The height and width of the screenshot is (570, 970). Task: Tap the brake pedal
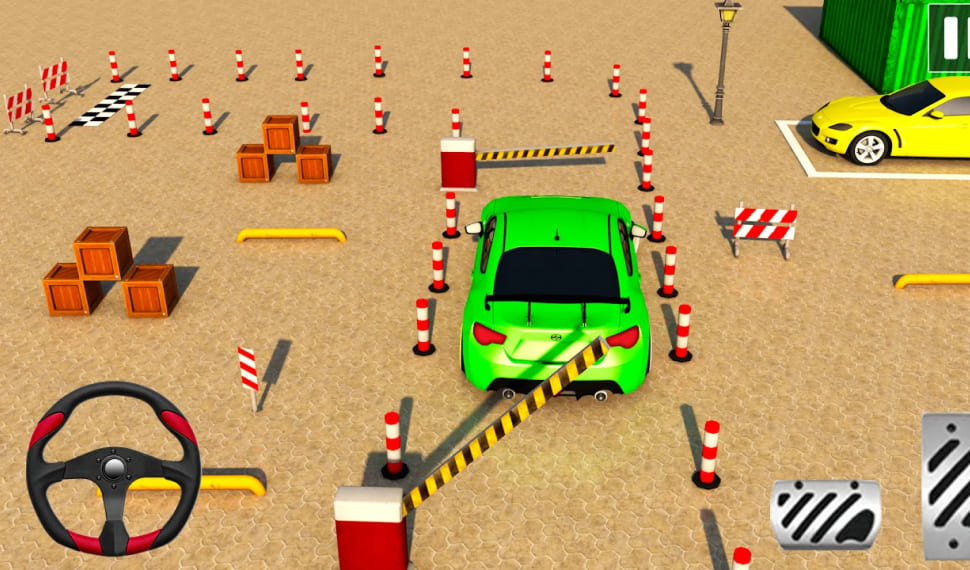[x=825, y=513]
